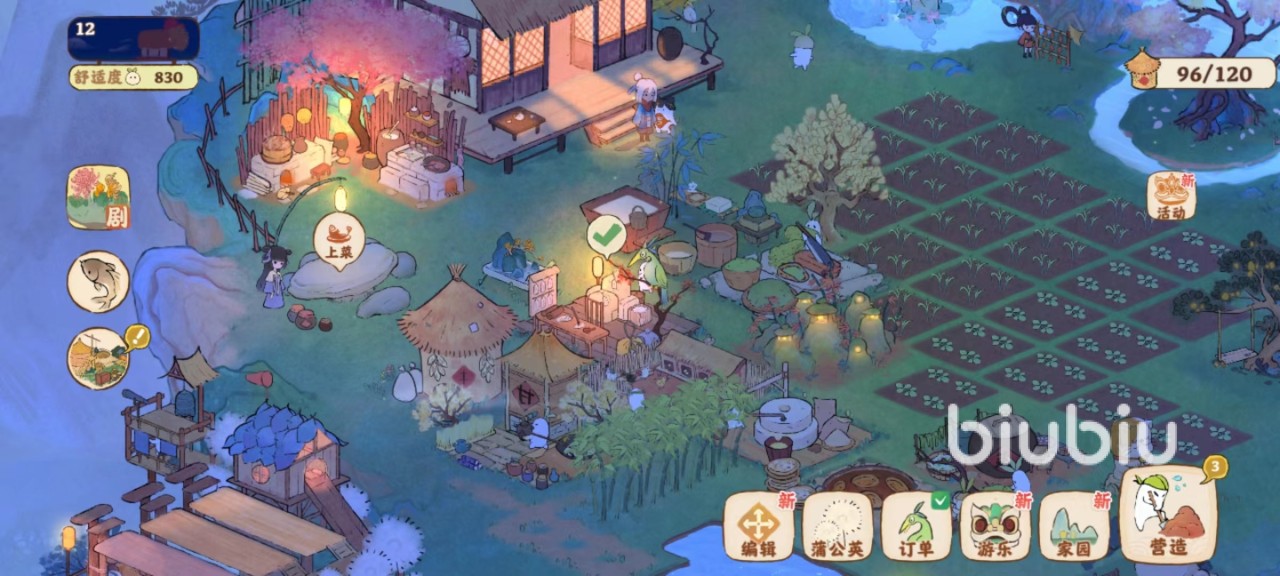Open the 编辑 edit mode button
Image resolution: width=1280 pixels, height=576 pixels.
759,525
